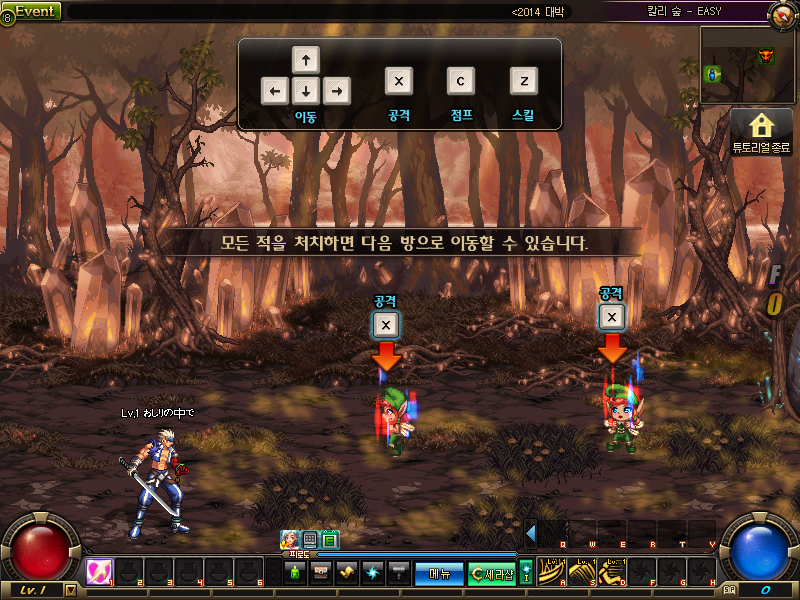The width and height of the screenshot is (800, 600).
Task: Activate the skill in slot D
Action: 612,571
